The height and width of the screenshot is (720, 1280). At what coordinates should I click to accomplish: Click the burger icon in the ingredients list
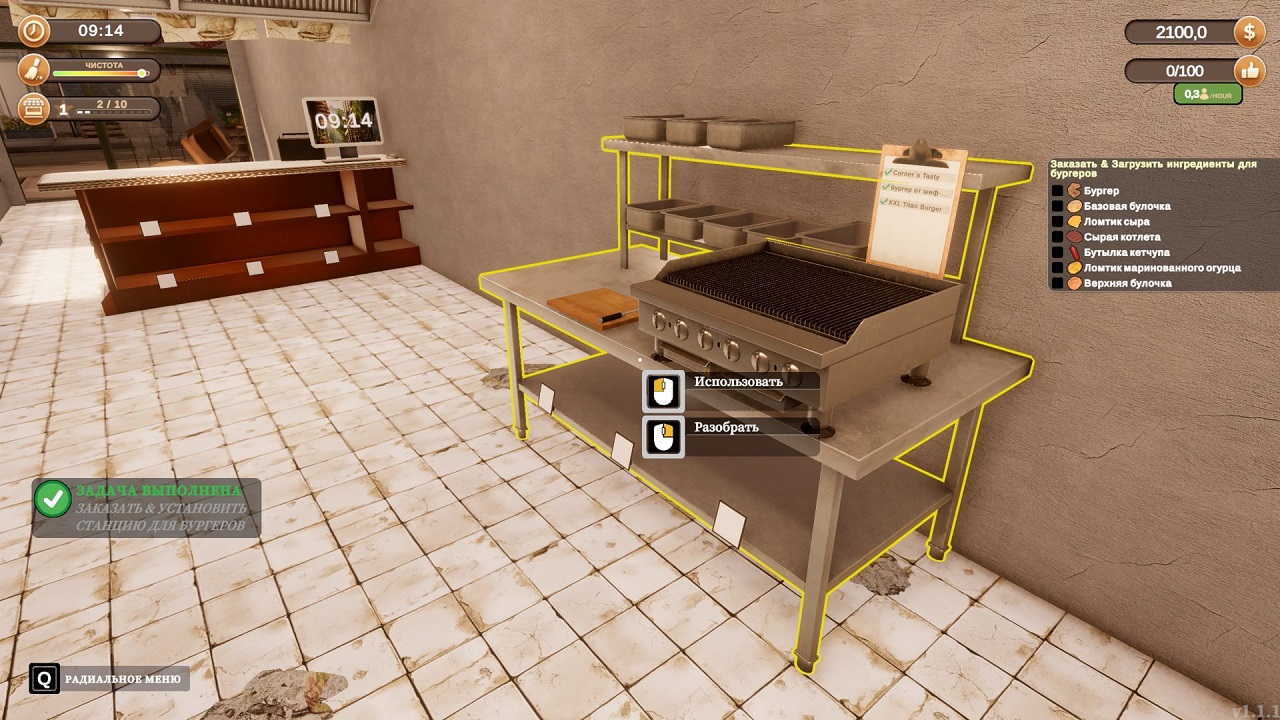tap(1074, 190)
